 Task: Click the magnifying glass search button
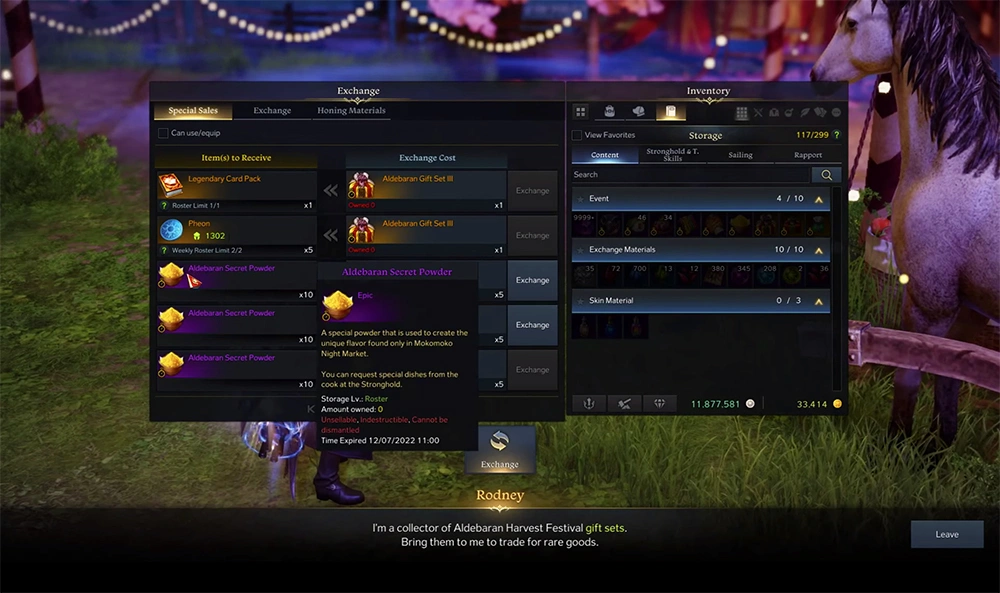tap(826, 175)
